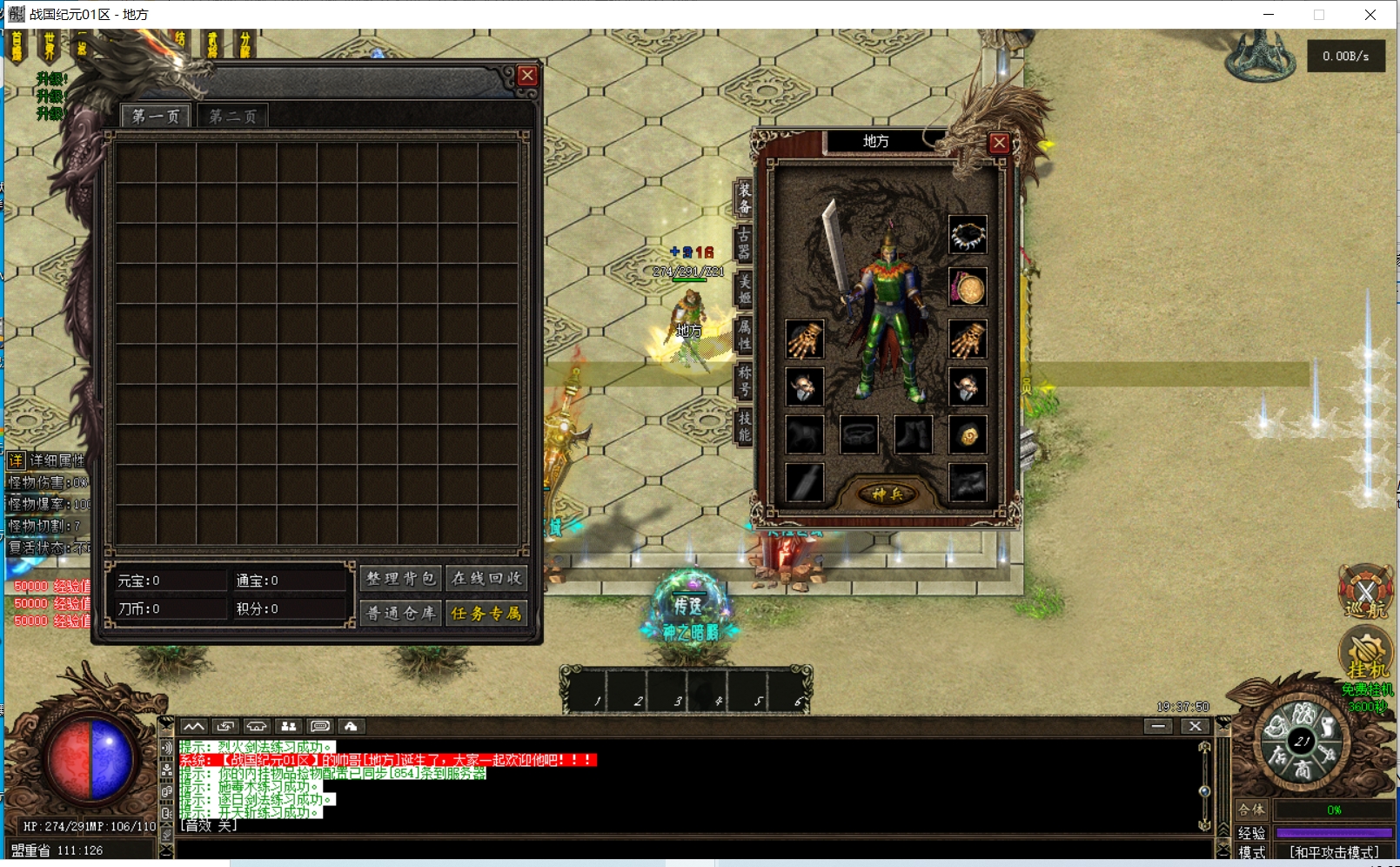Open the 商 shop wheel segment
The height and width of the screenshot is (867, 1400).
coord(1303,770)
